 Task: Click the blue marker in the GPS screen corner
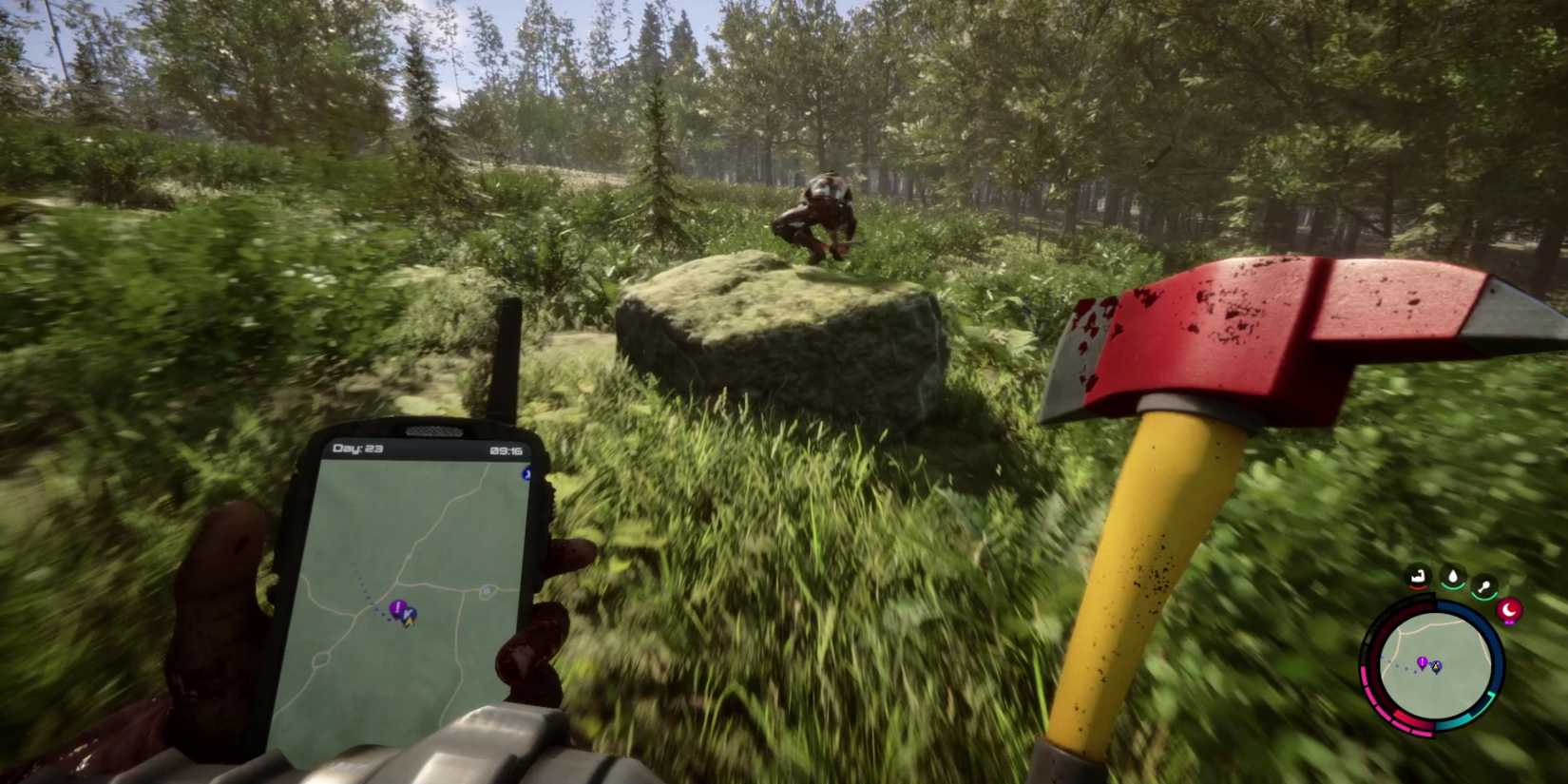[x=526, y=474]
